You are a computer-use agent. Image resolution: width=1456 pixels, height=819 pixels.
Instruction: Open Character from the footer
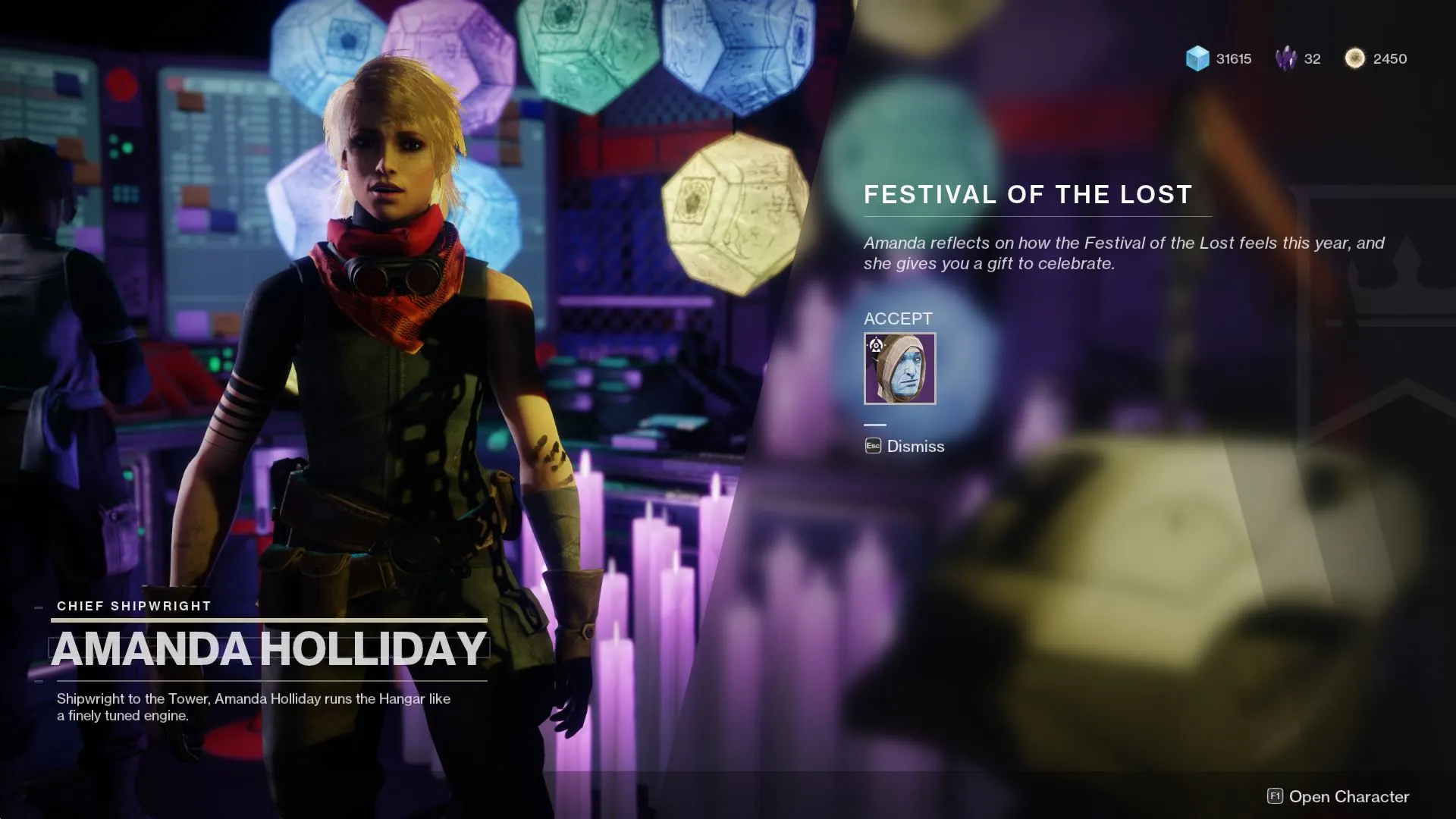coord(1338,796)
